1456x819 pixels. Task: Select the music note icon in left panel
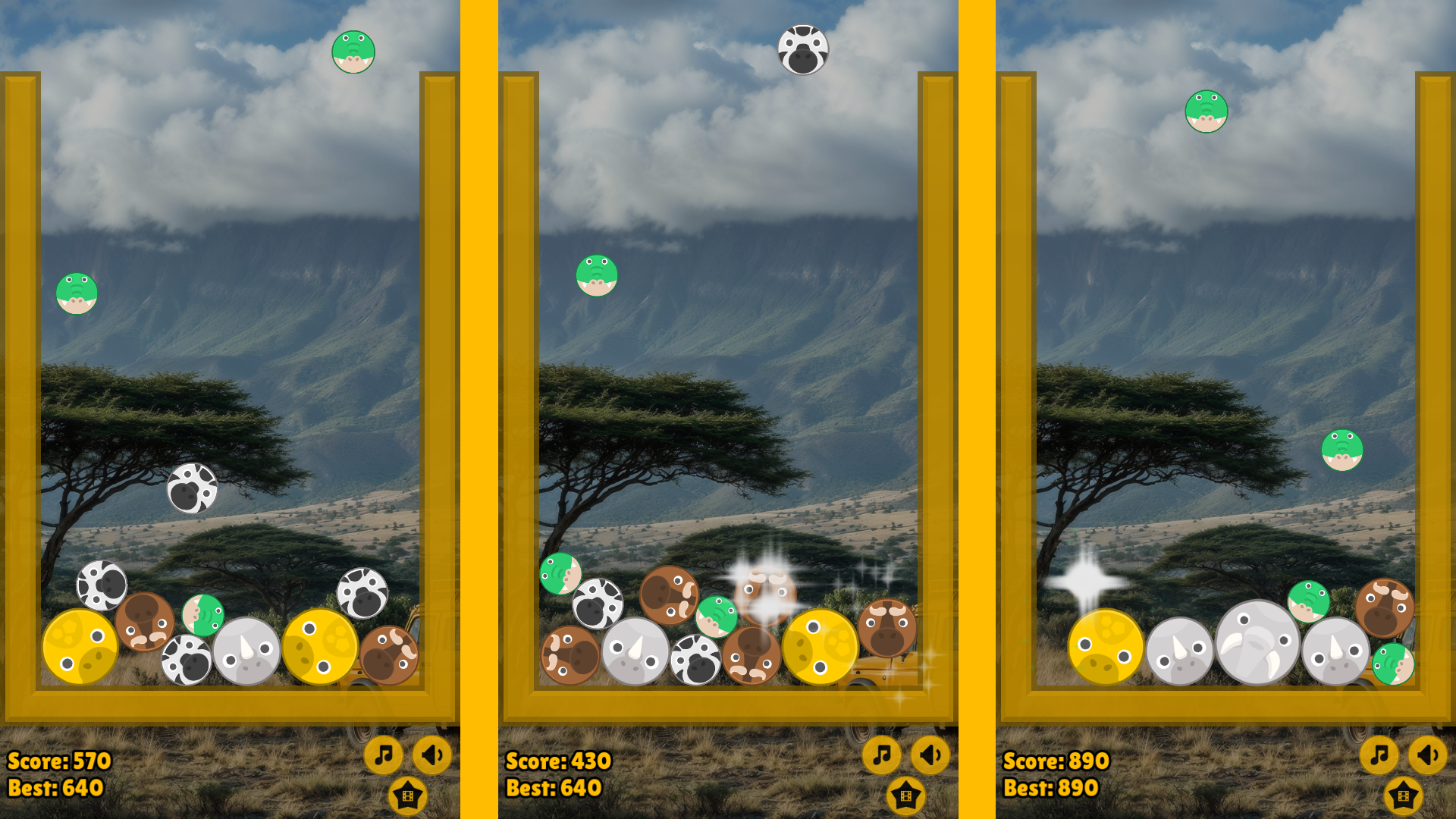[385, 755]
